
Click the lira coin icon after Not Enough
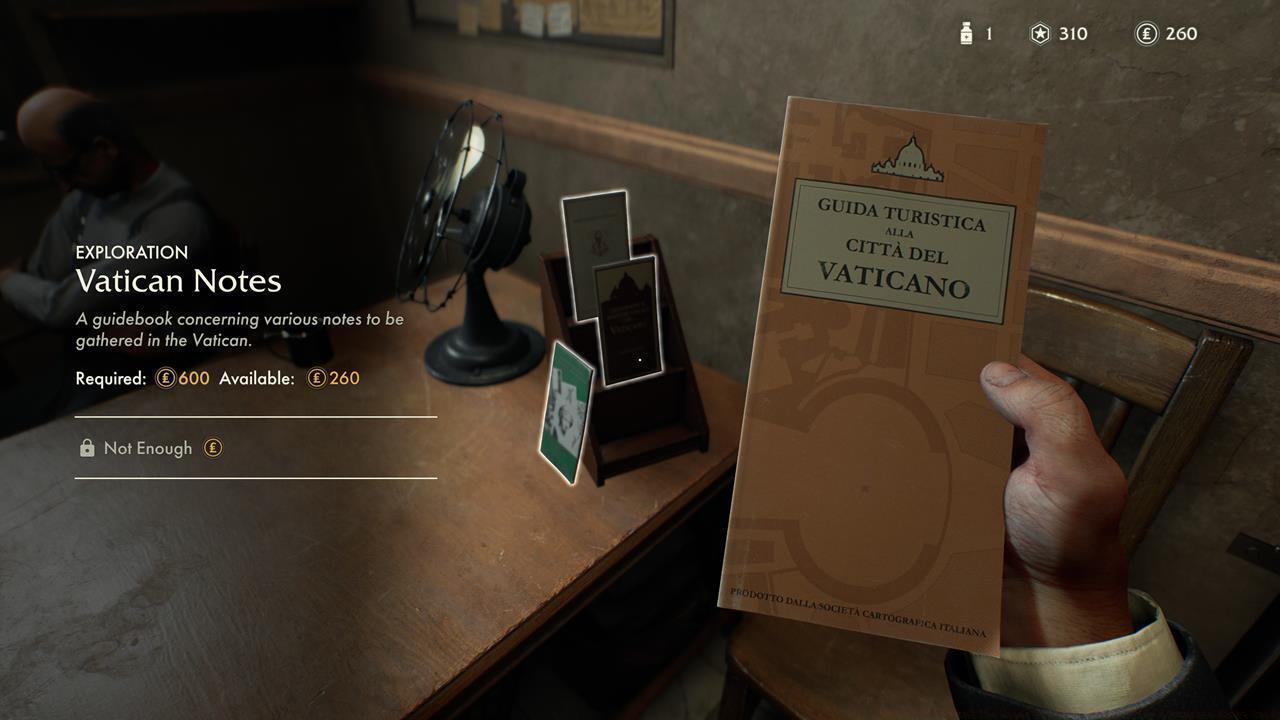click(x=213, y=448)
